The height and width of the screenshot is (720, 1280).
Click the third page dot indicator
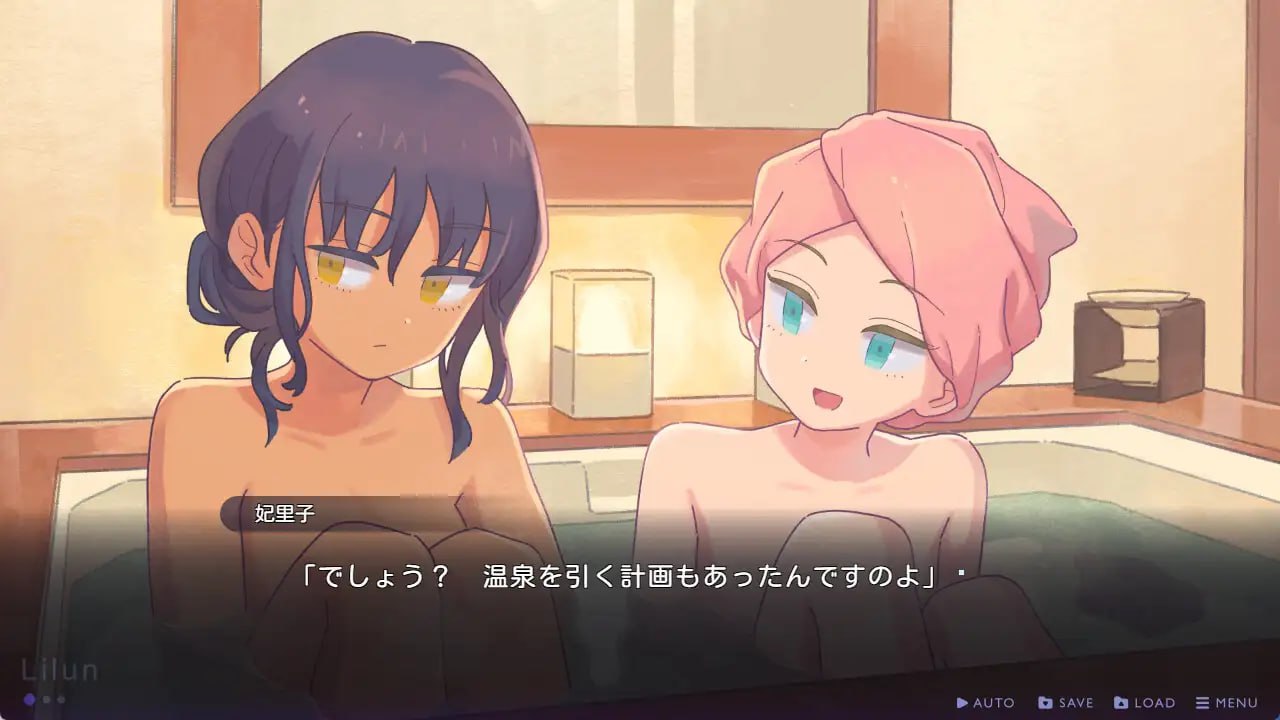[x=60, y=700]
